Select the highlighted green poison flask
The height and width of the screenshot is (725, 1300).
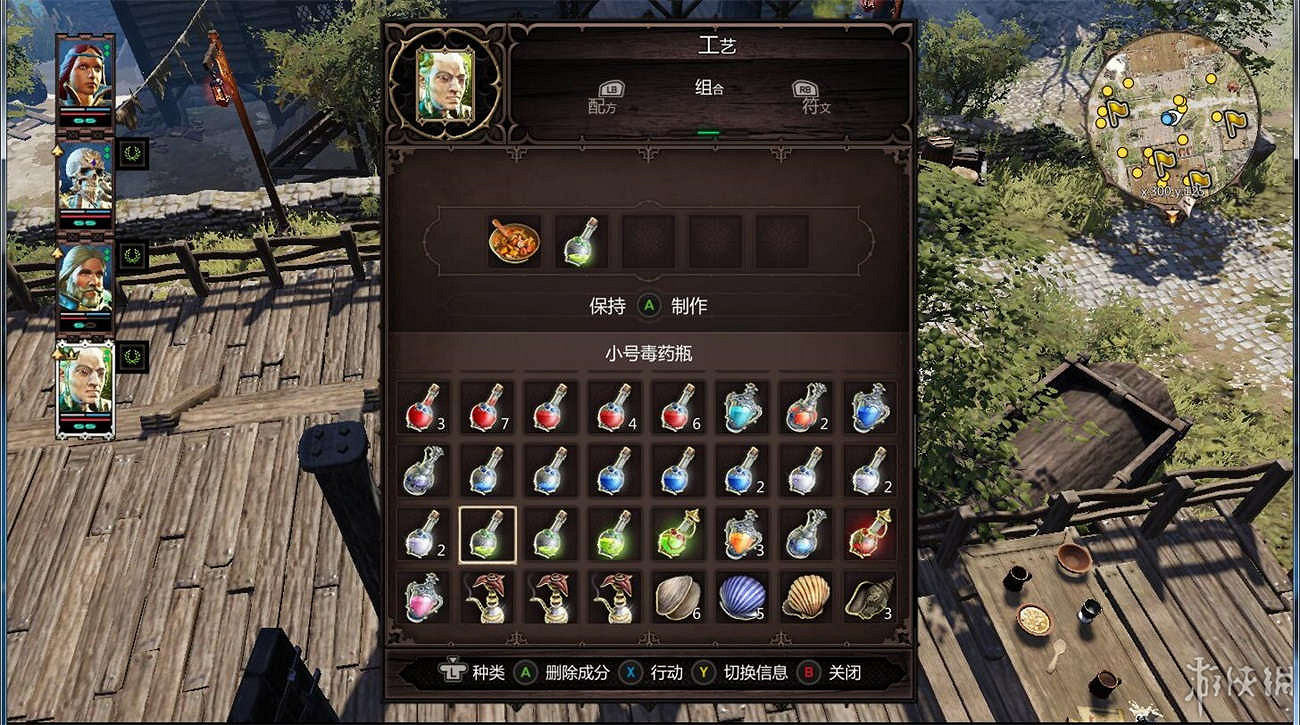point(487,535)
